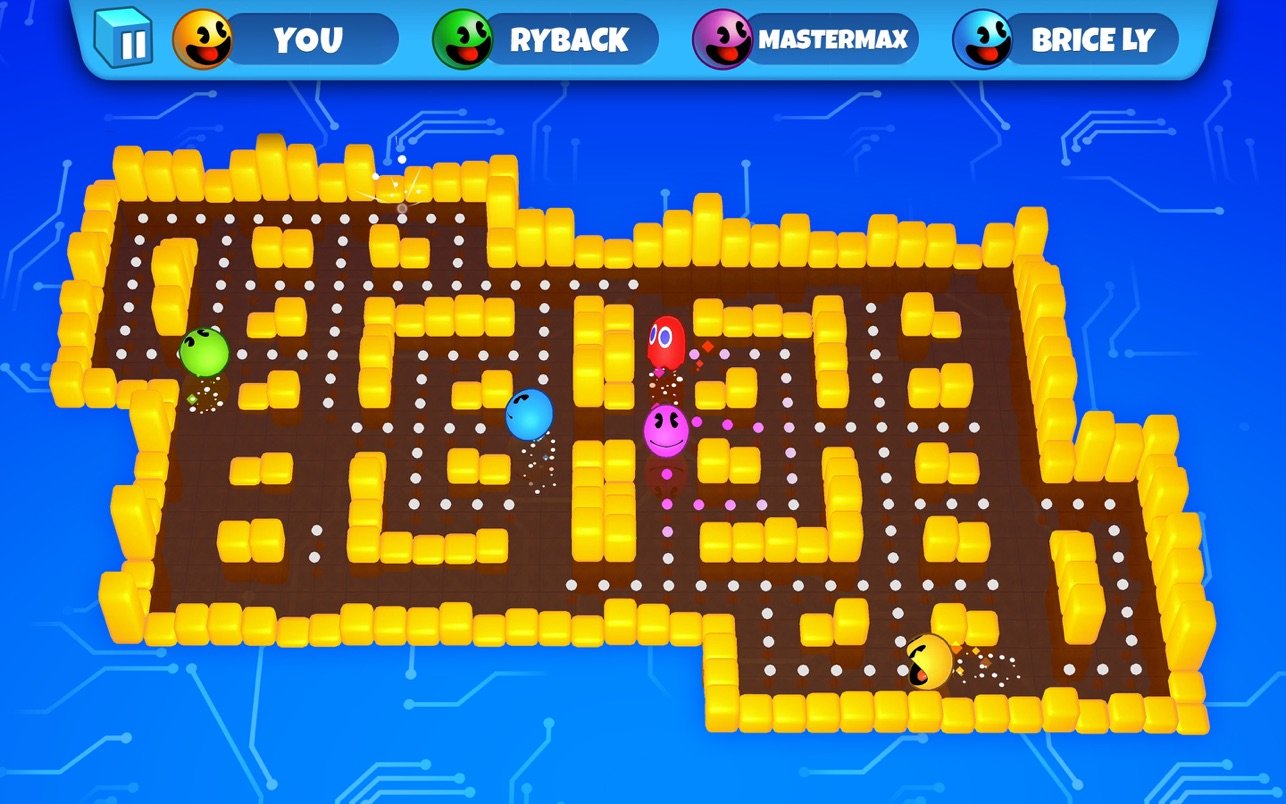Viewport: 1286px width, 804px height.
Task: Choose the MASTERMAX player badge
Action: 807,40
